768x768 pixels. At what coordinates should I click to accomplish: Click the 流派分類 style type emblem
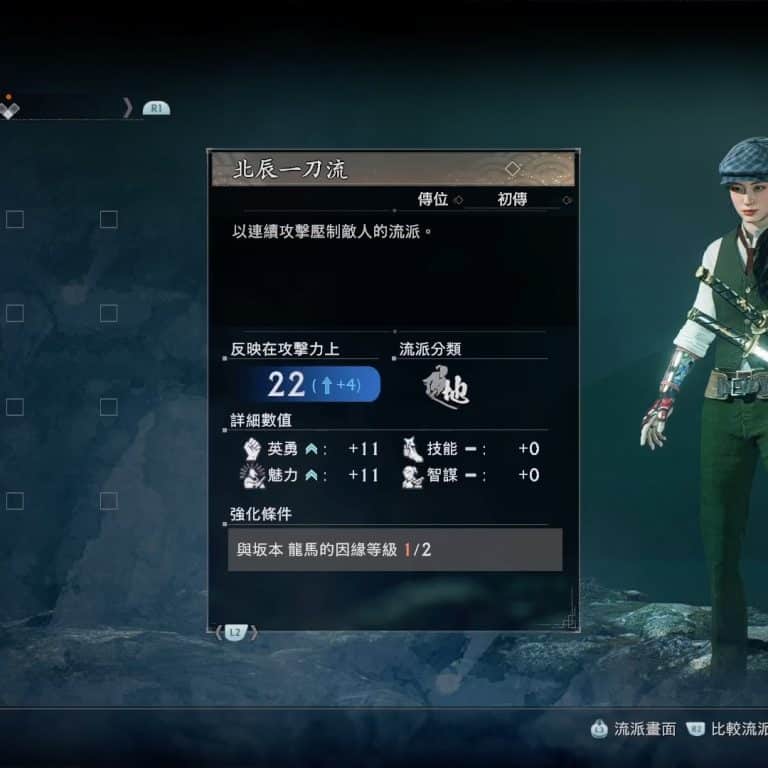(444, 386)
